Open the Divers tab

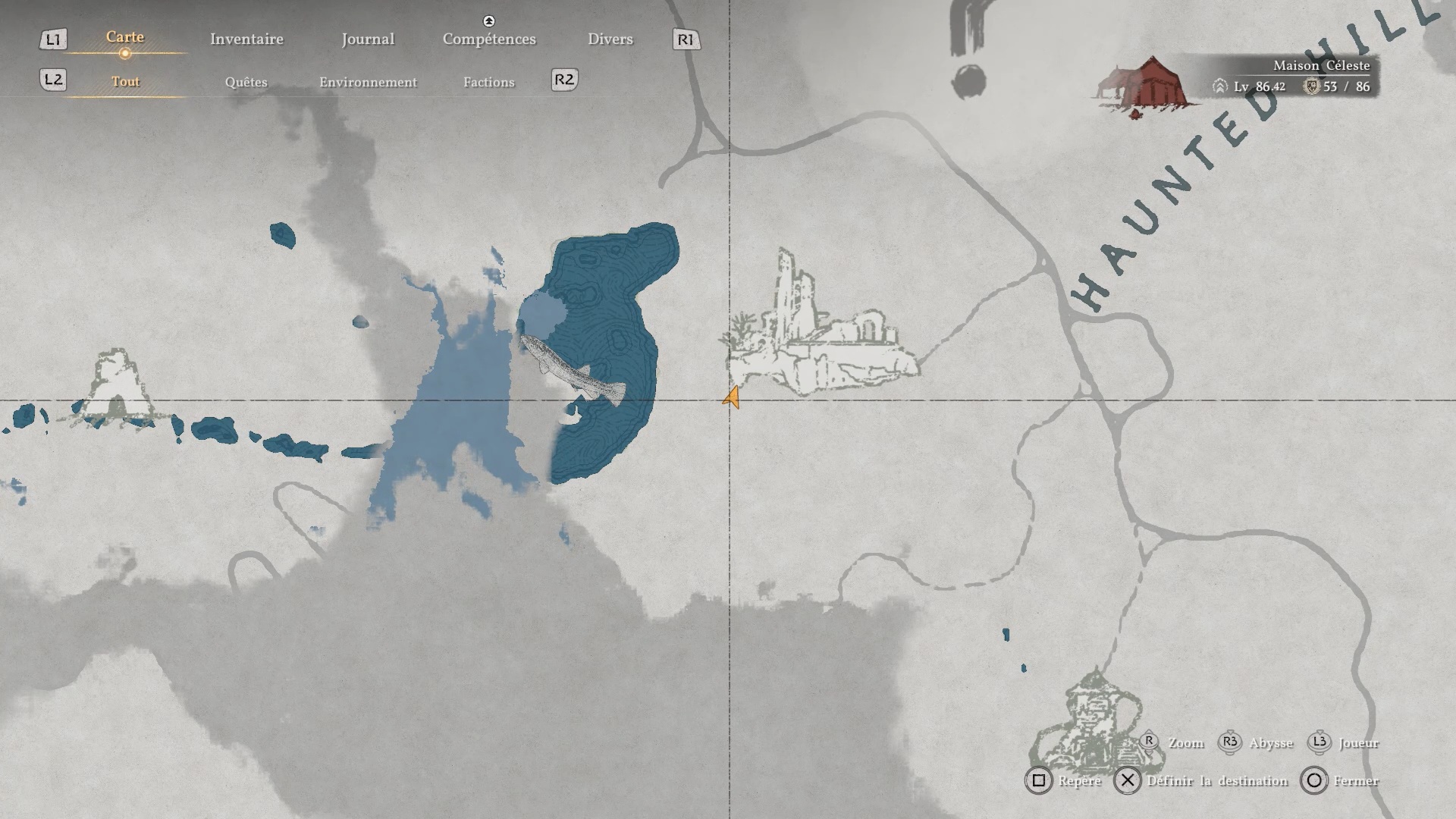tap(610, 39)
